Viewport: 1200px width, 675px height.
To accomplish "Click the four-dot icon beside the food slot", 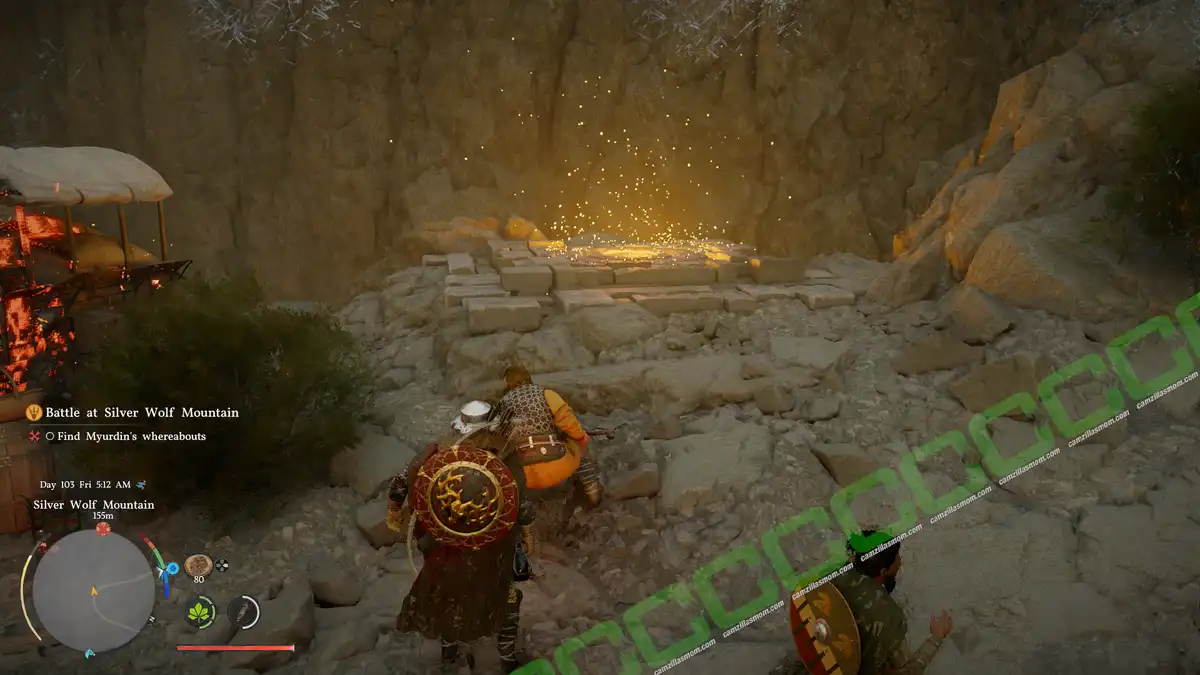I will click(x=222, y=564).
